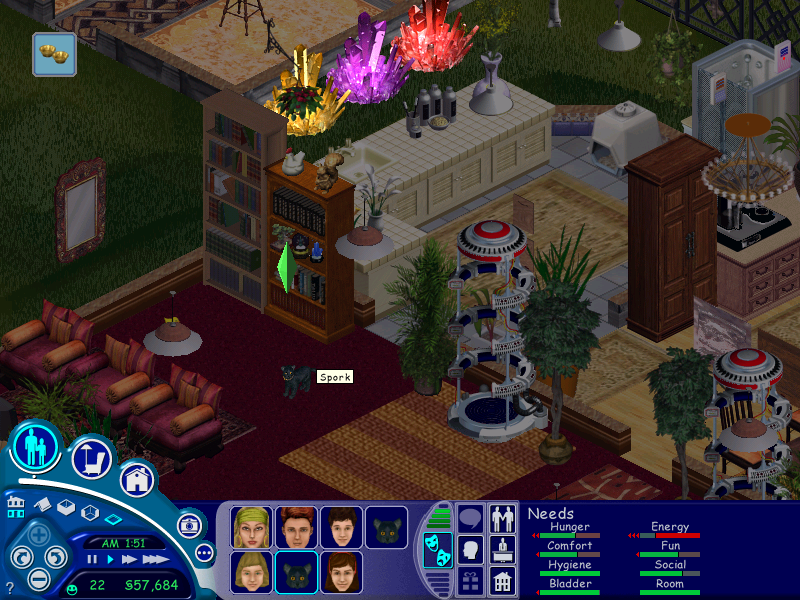Select the highlighted black cat portrait
The height and width of the screenshot is (600, 800).
[295, 572]
